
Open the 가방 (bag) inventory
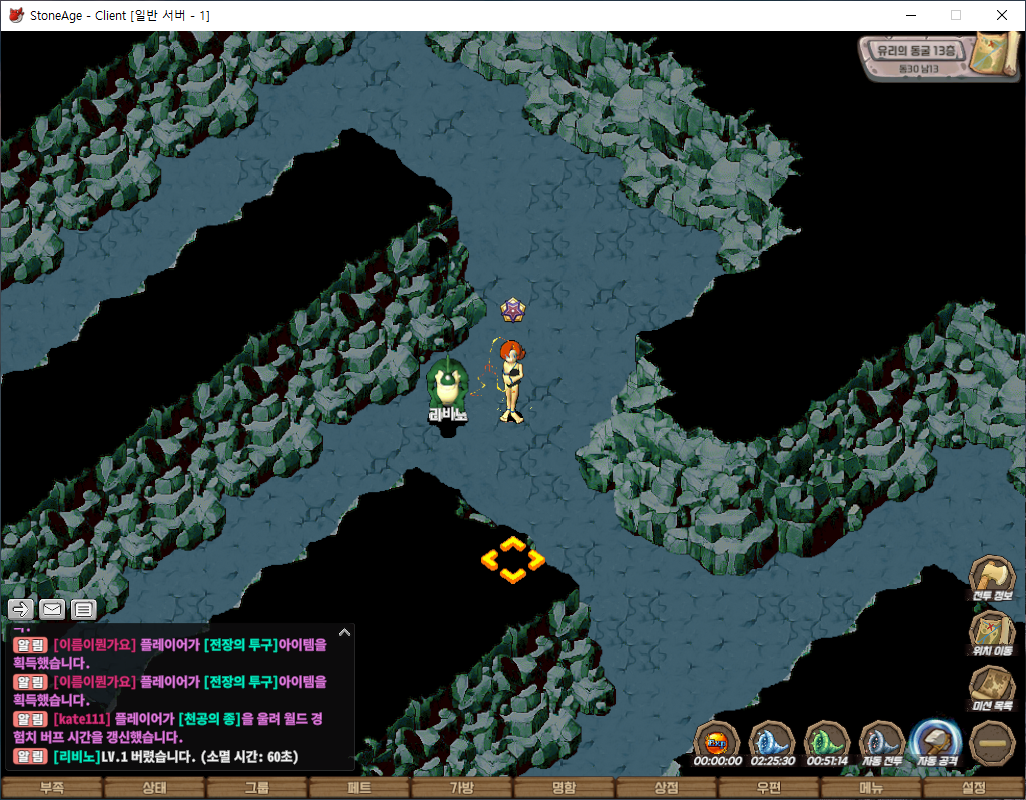[461, 788]
